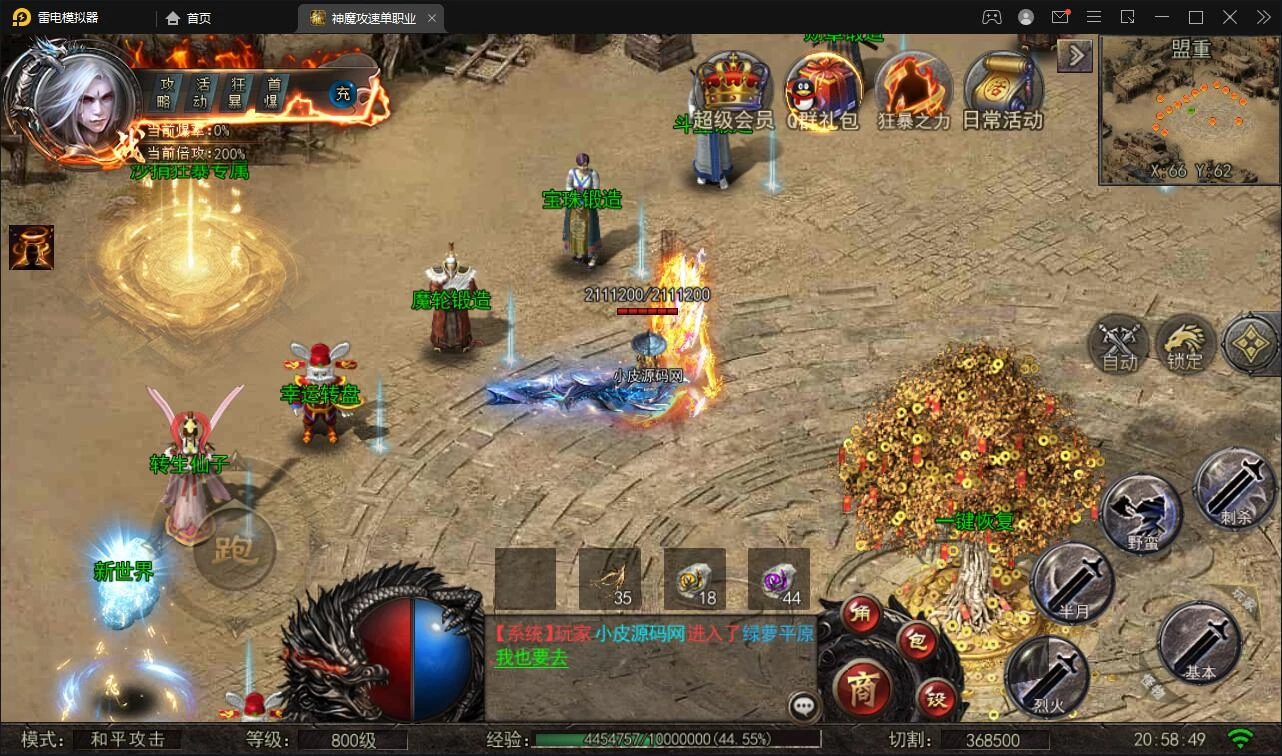Image resolution: width=1282 pixels, height=756 pixels.
Task: Tap the 首爆 first-drop button
Action: (x=271, y=93)
